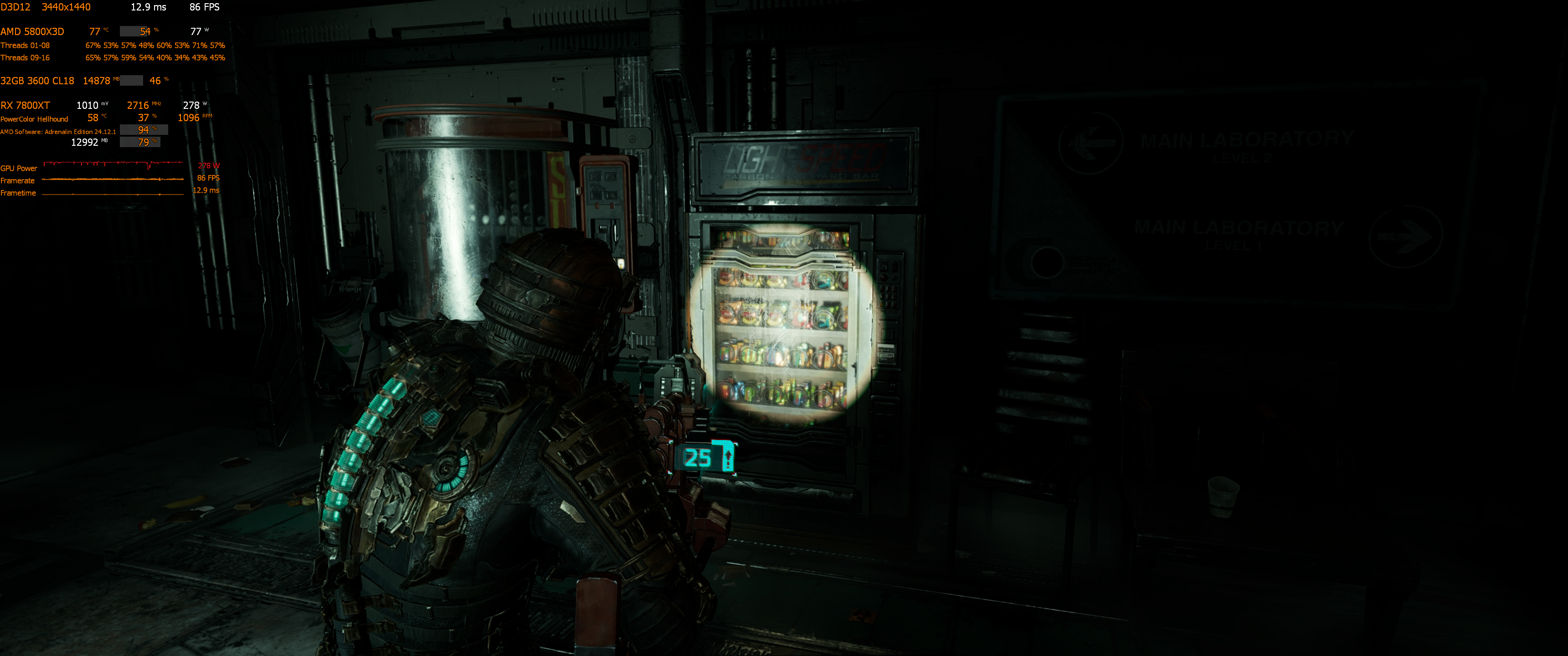This screenshot has height=656, width=1568.
Task: Click the AMD Software Adrenalin Edition 24.12.1 text
Action: pos(58,132)
